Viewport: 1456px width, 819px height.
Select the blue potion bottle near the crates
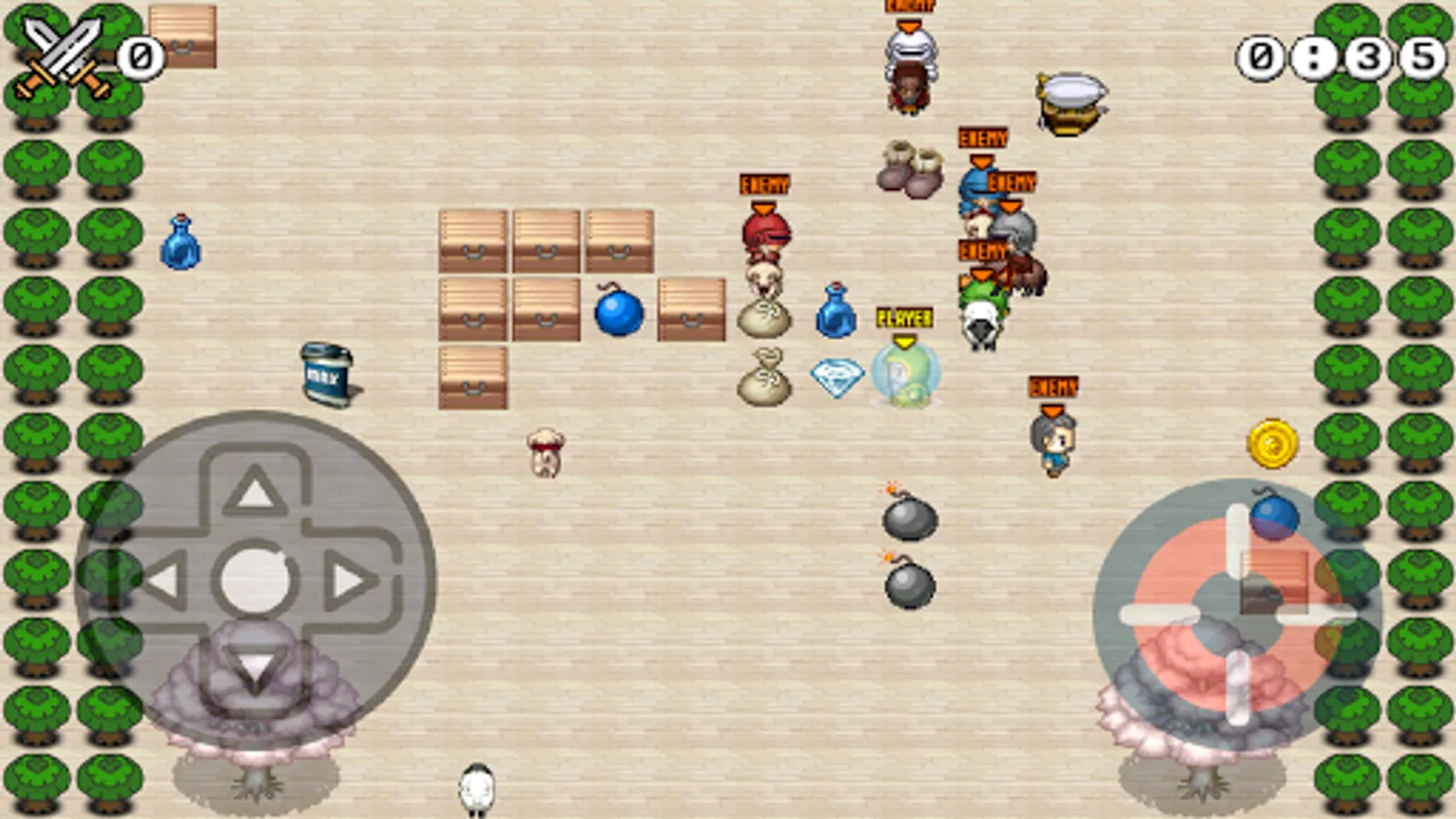[834, 314]
